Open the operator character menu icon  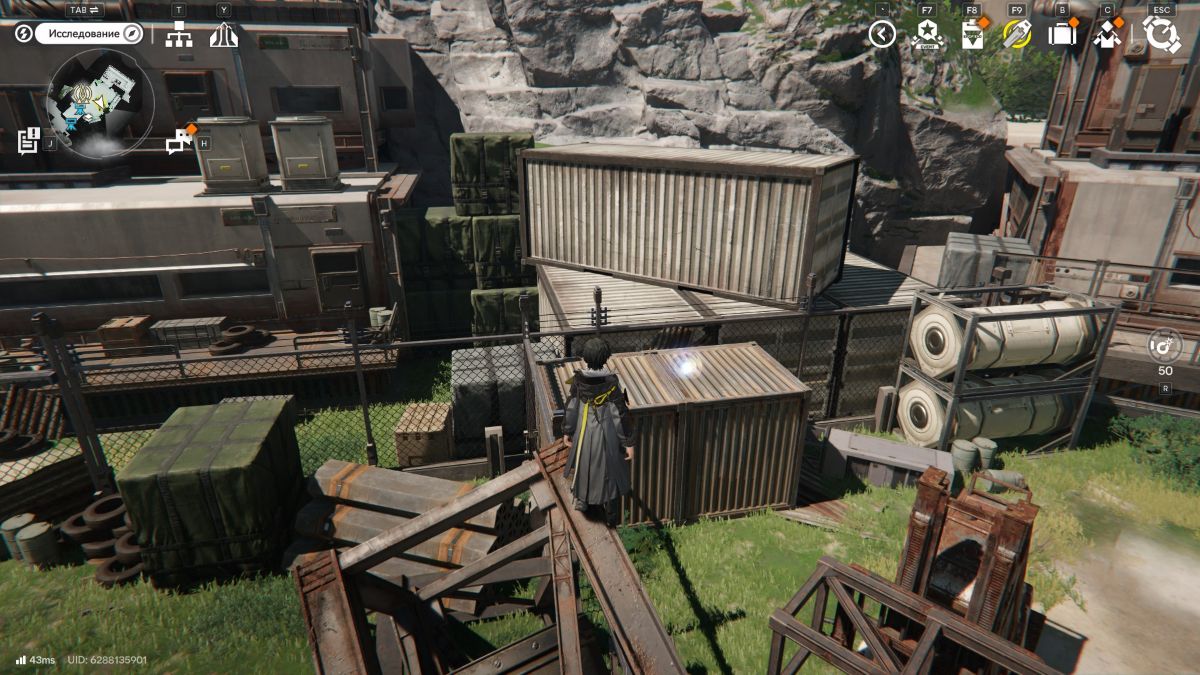[1107, 35]
